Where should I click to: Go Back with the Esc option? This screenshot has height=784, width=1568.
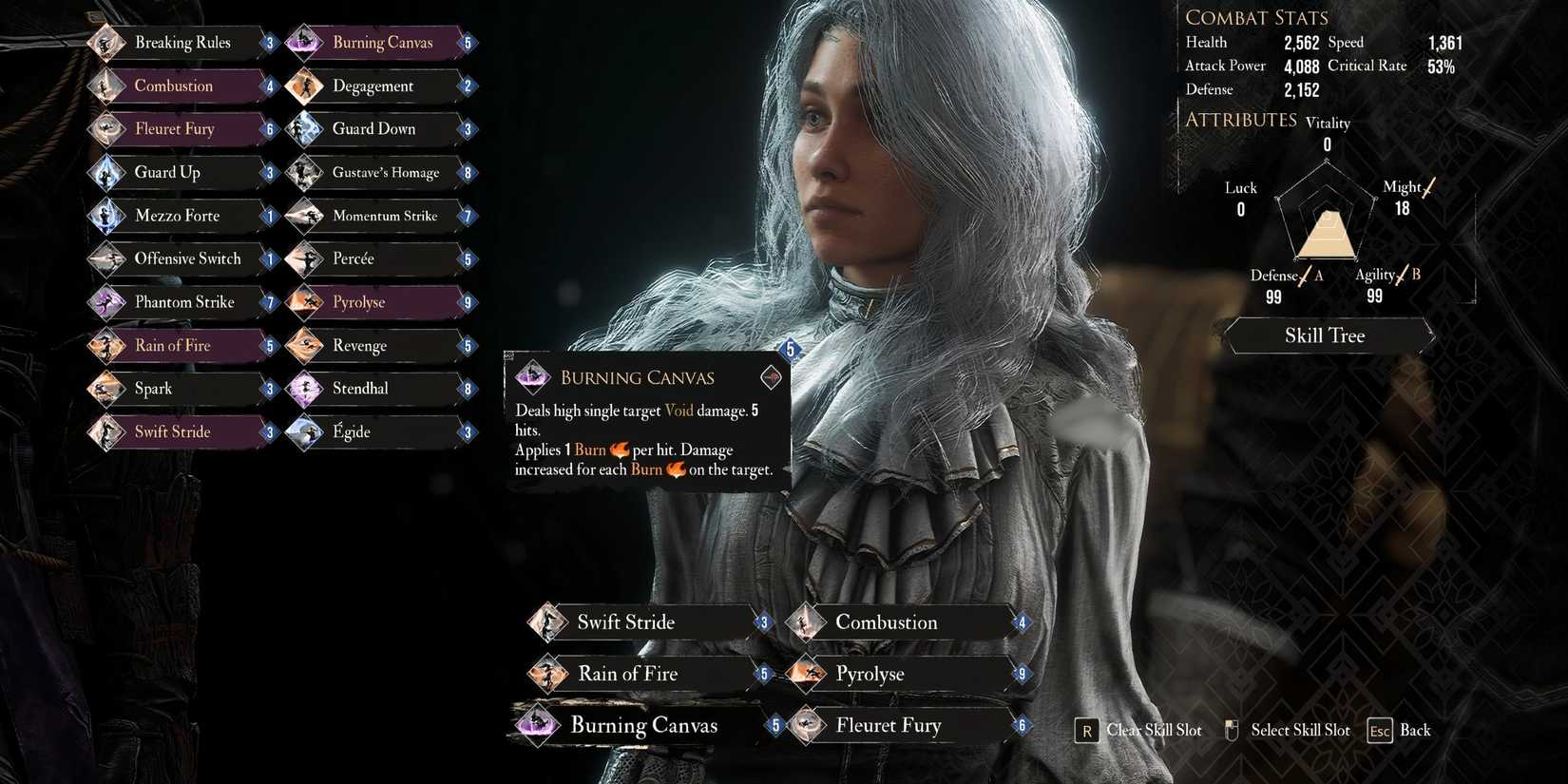[x=1378, y=730]
